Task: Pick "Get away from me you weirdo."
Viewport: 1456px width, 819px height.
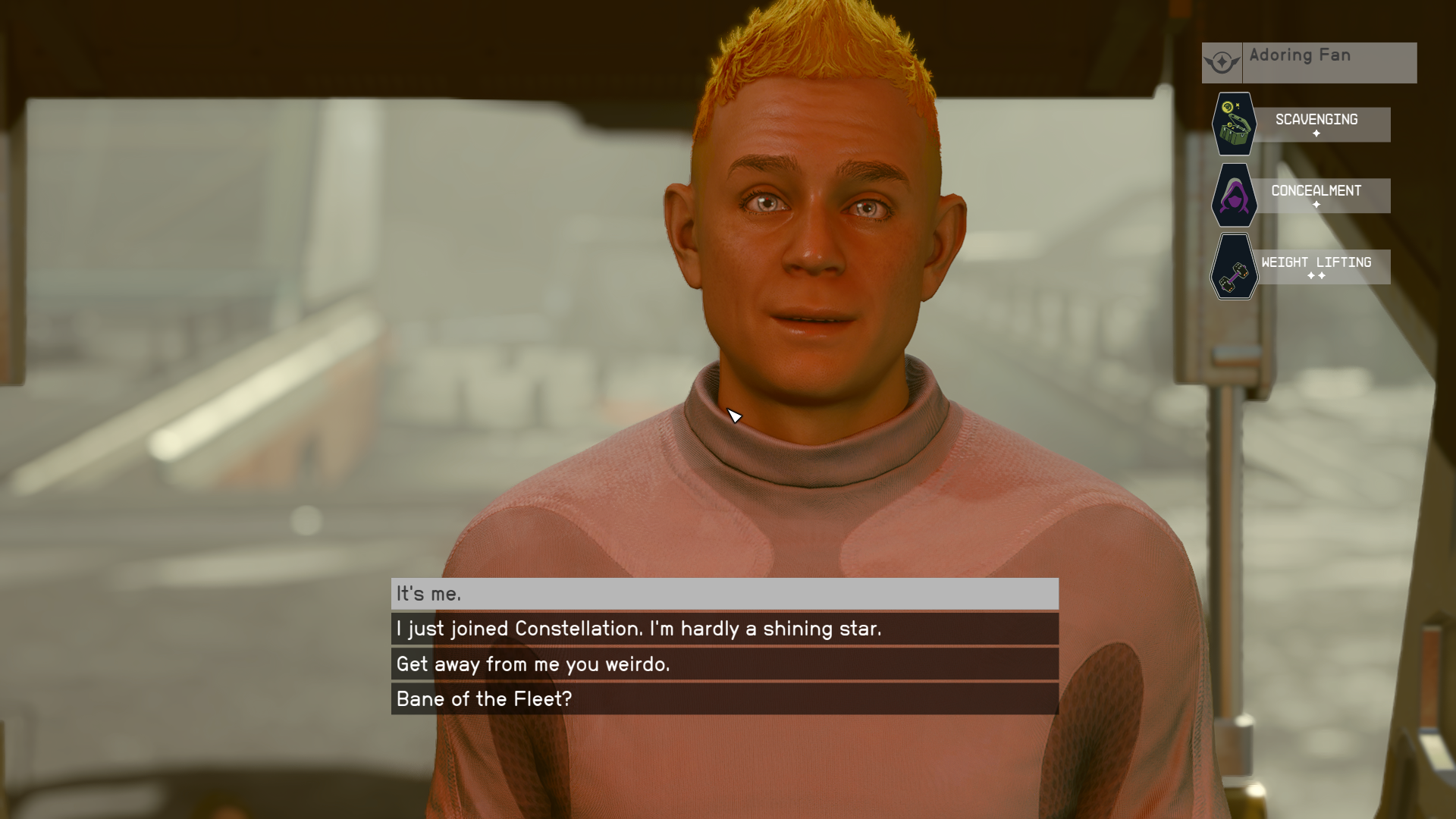Action: click(x=724, y=664)
